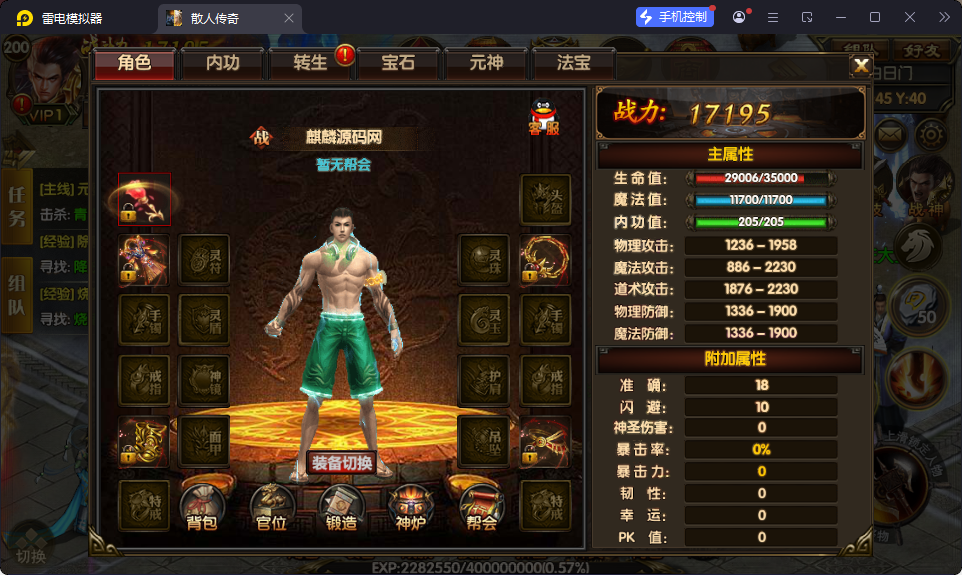Switch to the 内功 tab
The height and width of the screenshot is (575, 962).
click(x=222, y=63)
